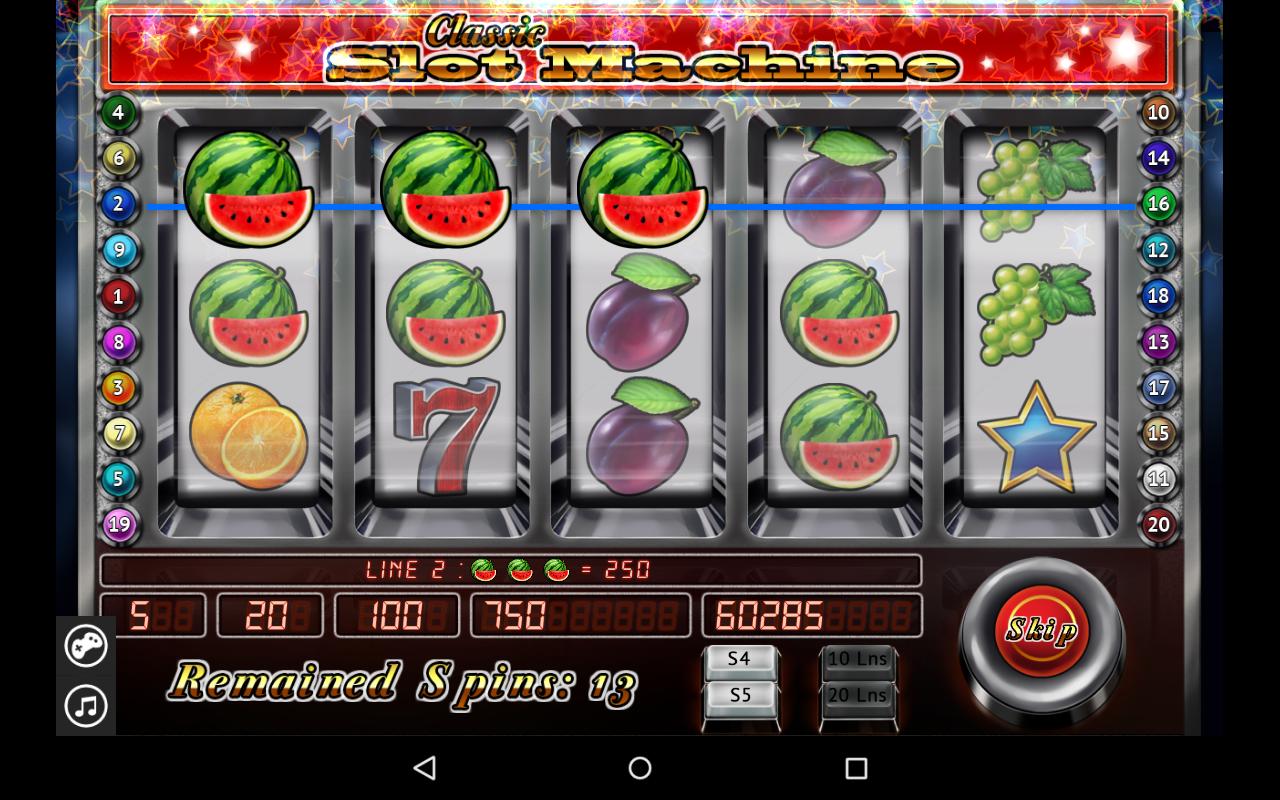Select payline number 2 ball
Image resolution: width=1280 pixels, height=800 pixels.
tap(118, 204)
